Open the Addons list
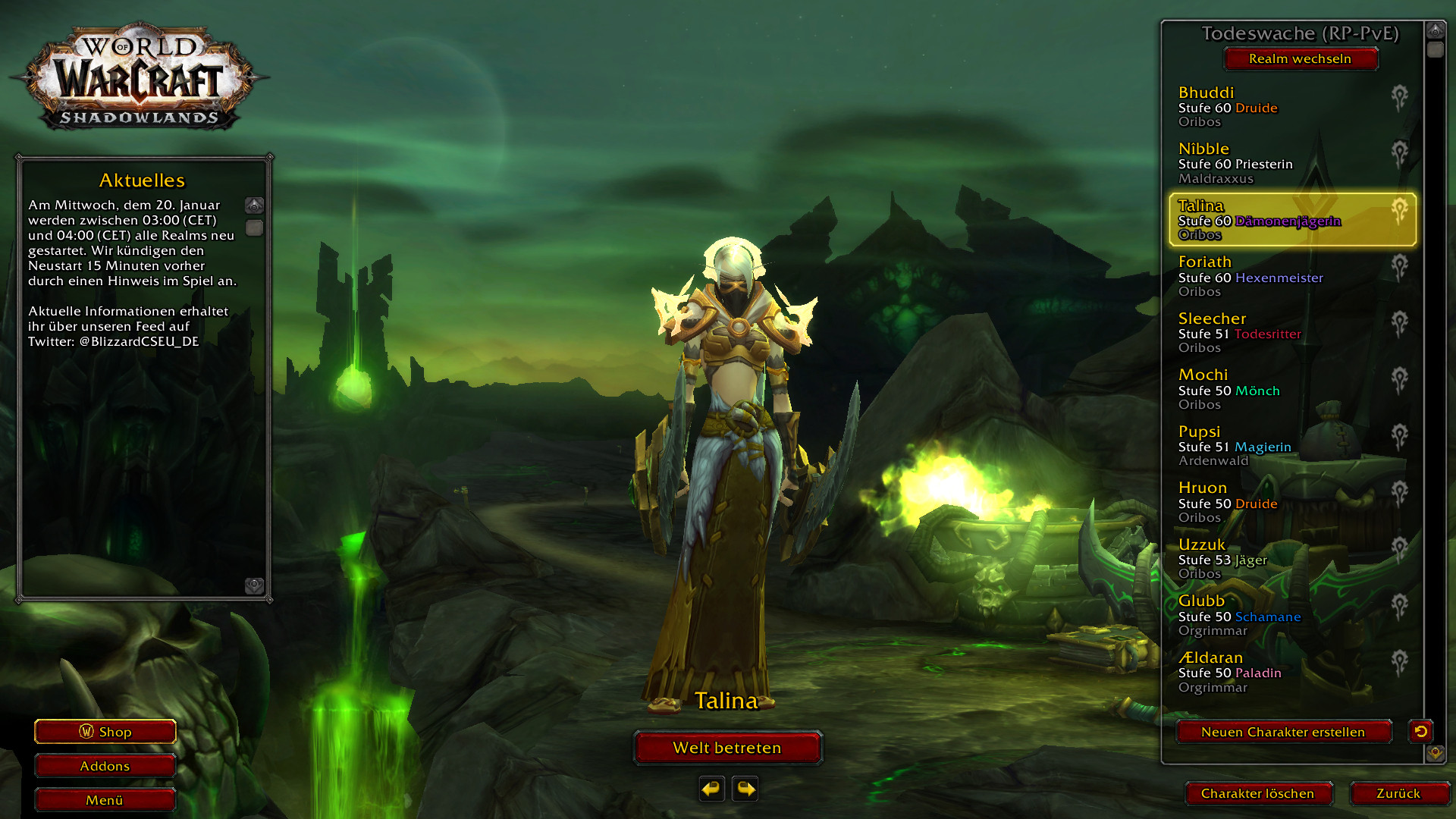 [105, 766]
